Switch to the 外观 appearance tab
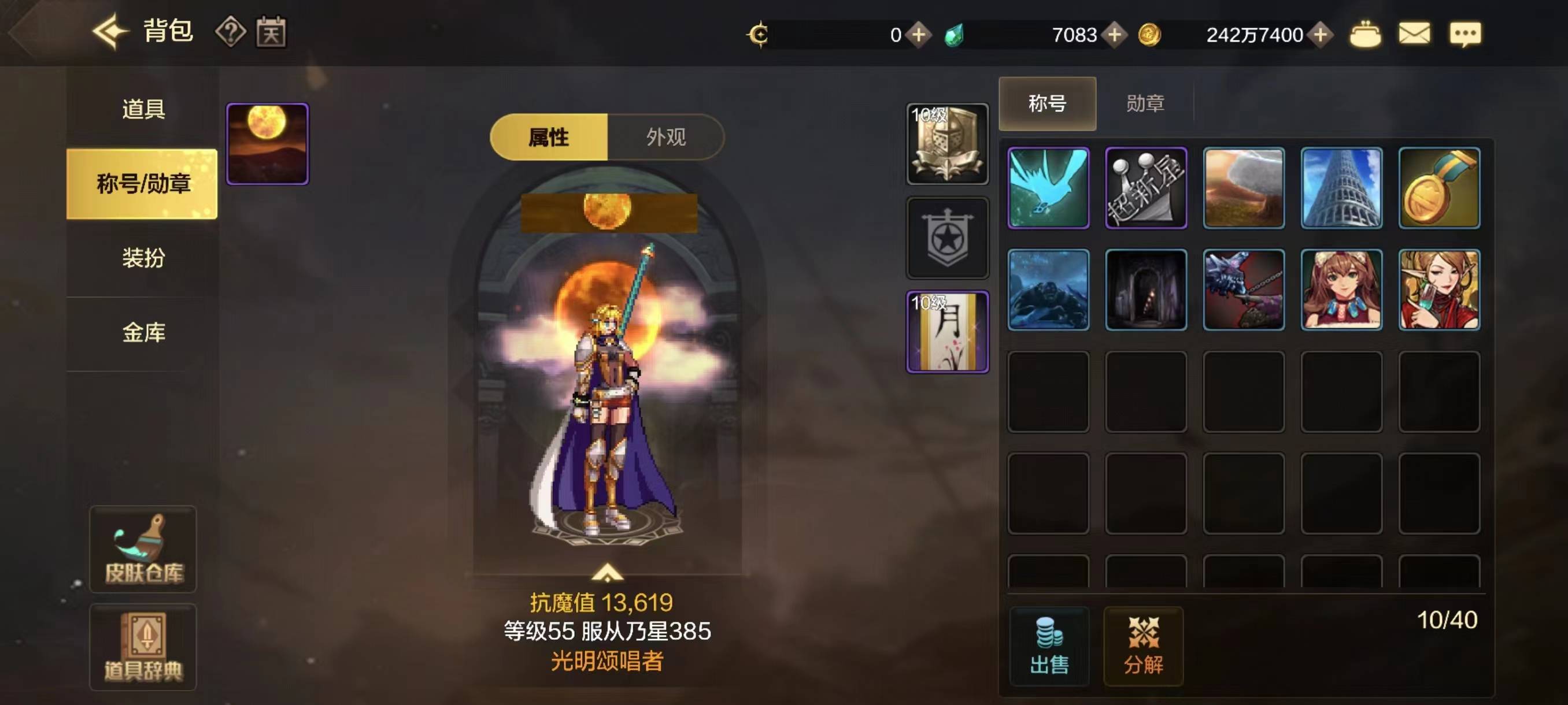The height and width of the screenshot is (705, 1568). point(667,138)
